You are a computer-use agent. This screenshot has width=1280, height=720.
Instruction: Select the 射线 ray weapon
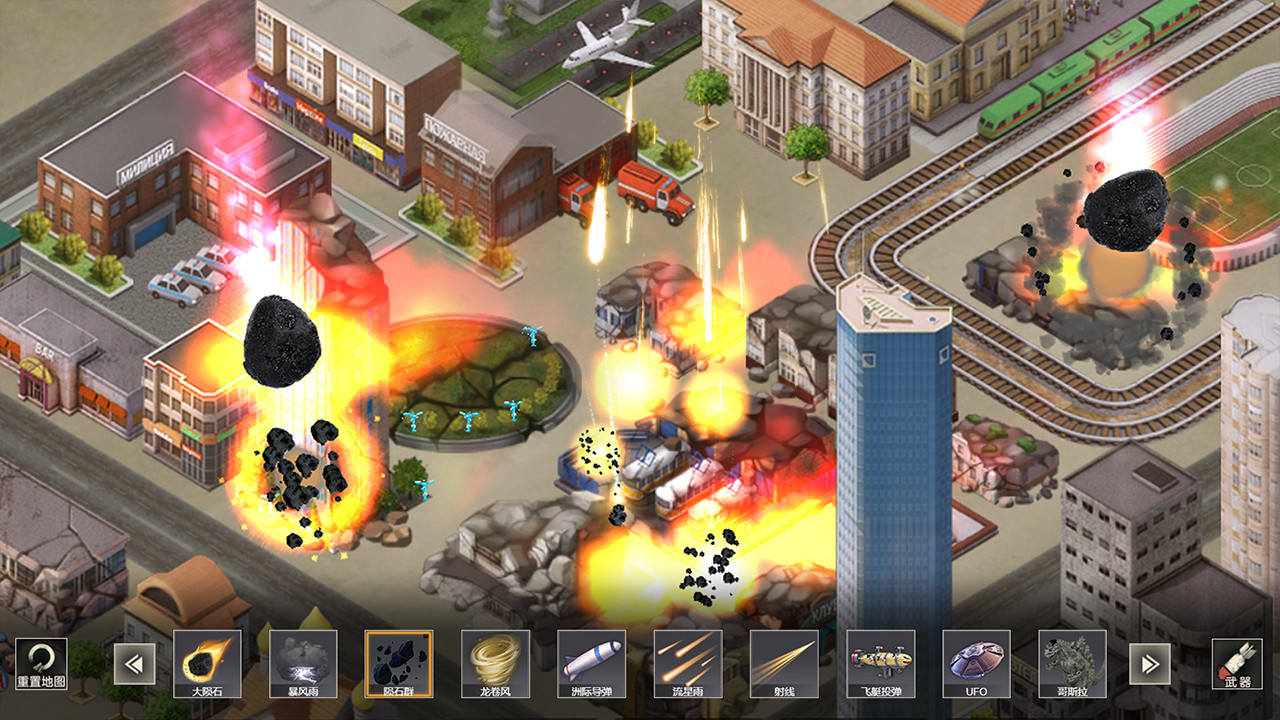783,663
